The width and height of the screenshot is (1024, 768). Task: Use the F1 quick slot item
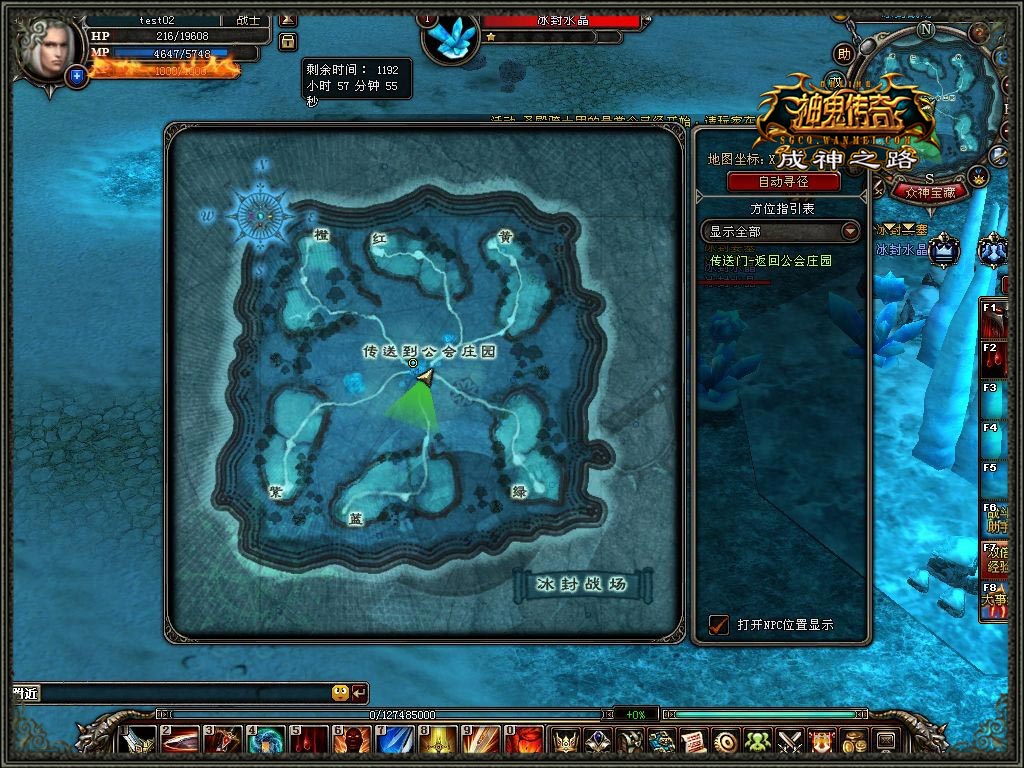point(994,322)
